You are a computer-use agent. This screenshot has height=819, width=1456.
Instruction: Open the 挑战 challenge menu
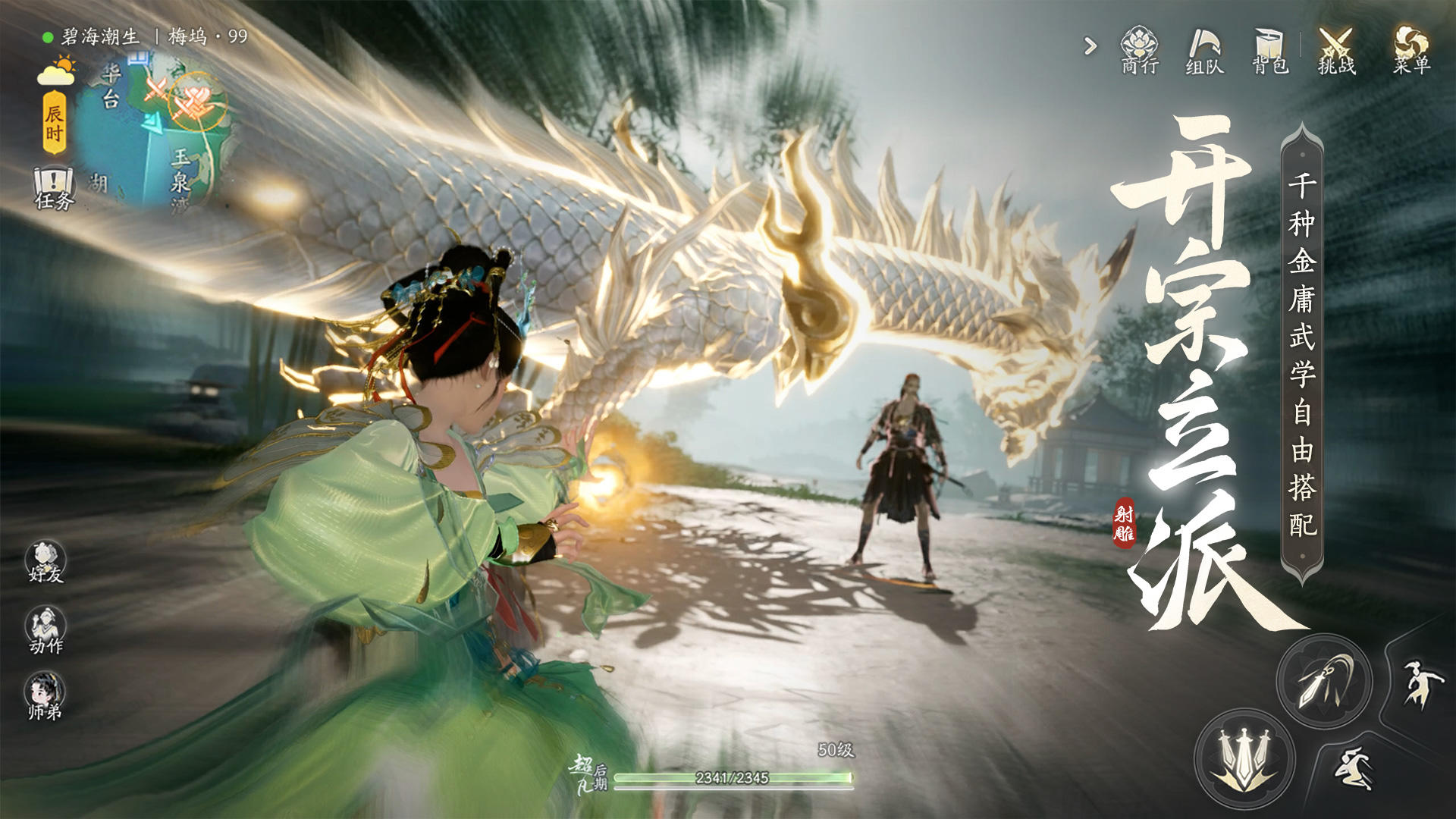(x=1335, y=50)
